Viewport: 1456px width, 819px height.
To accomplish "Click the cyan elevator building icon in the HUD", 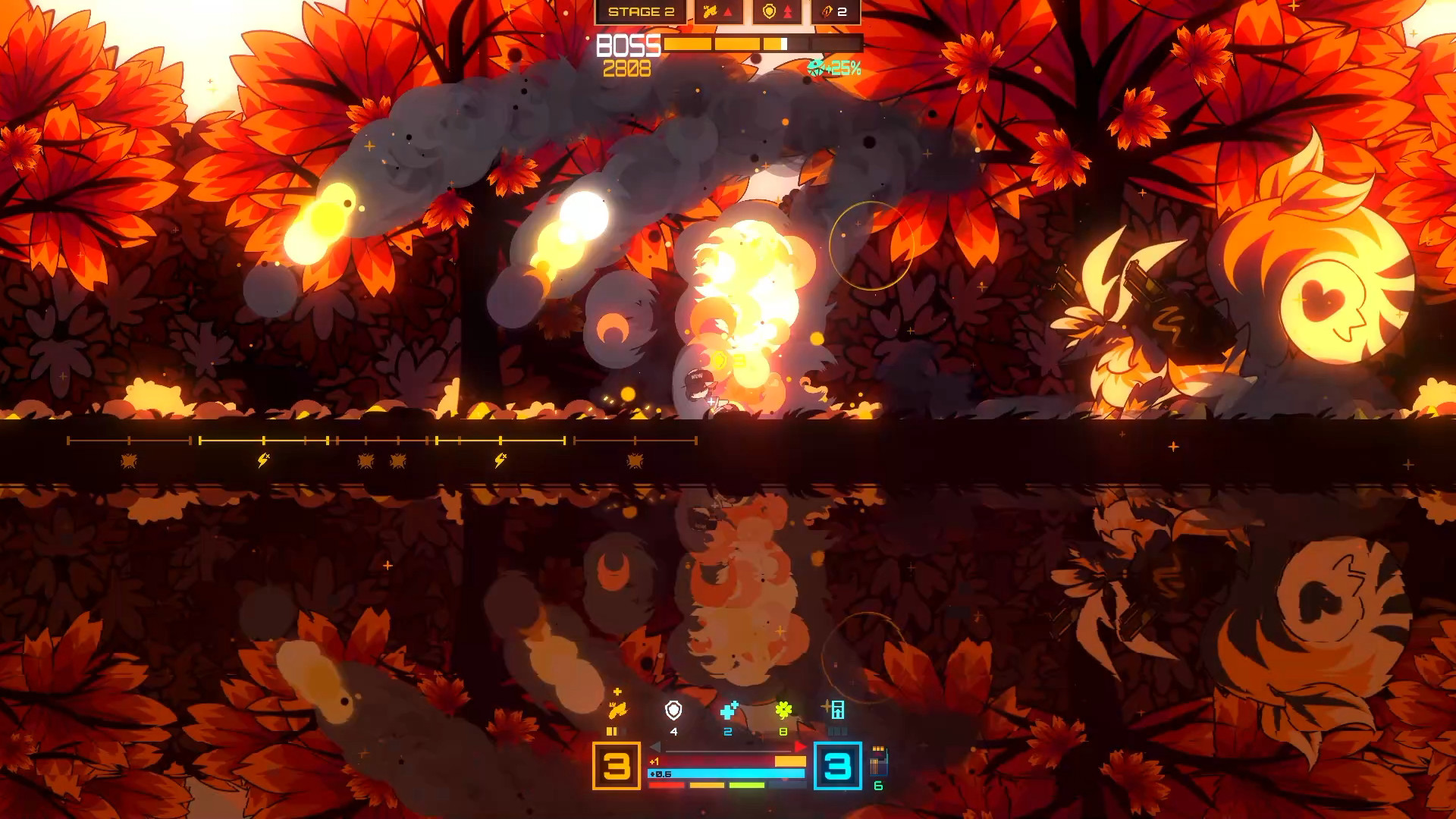I will tap(837, 711).
